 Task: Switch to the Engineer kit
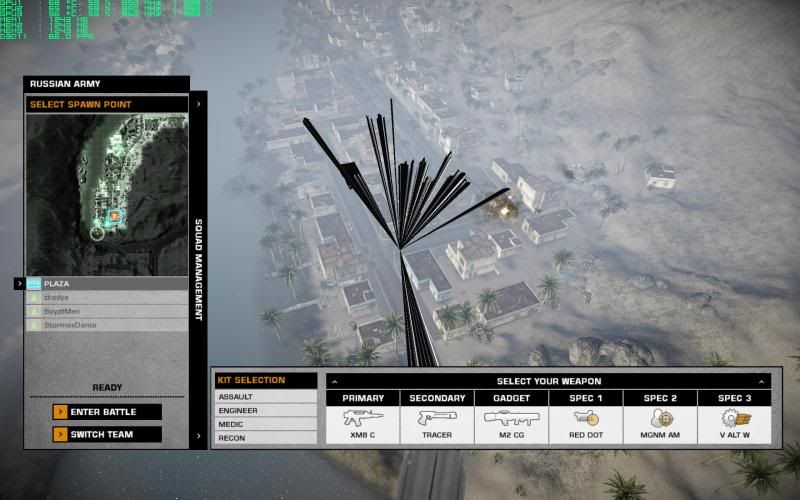pos(264,410)
